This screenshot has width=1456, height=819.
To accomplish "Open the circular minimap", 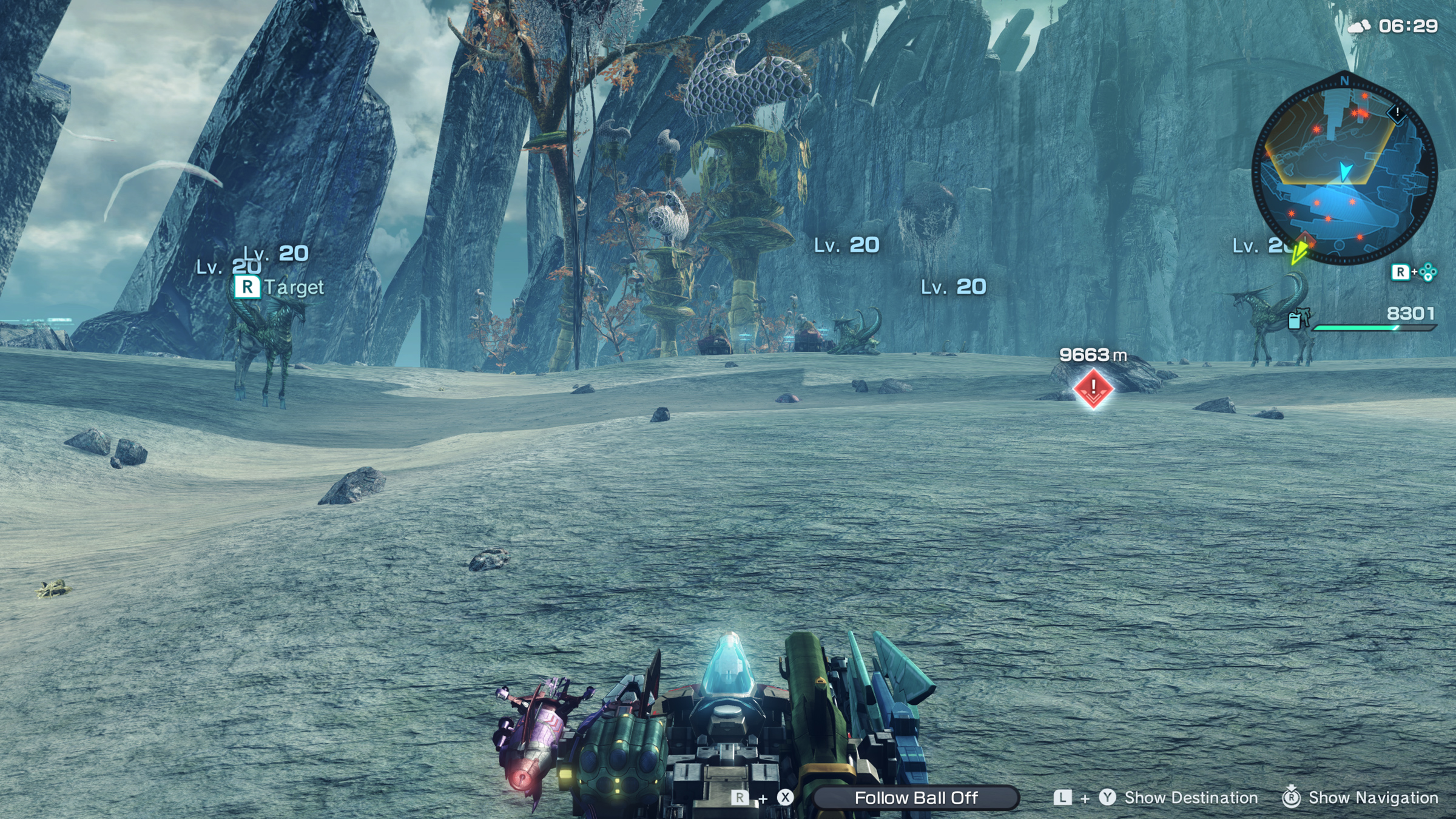I will 1344,171.
